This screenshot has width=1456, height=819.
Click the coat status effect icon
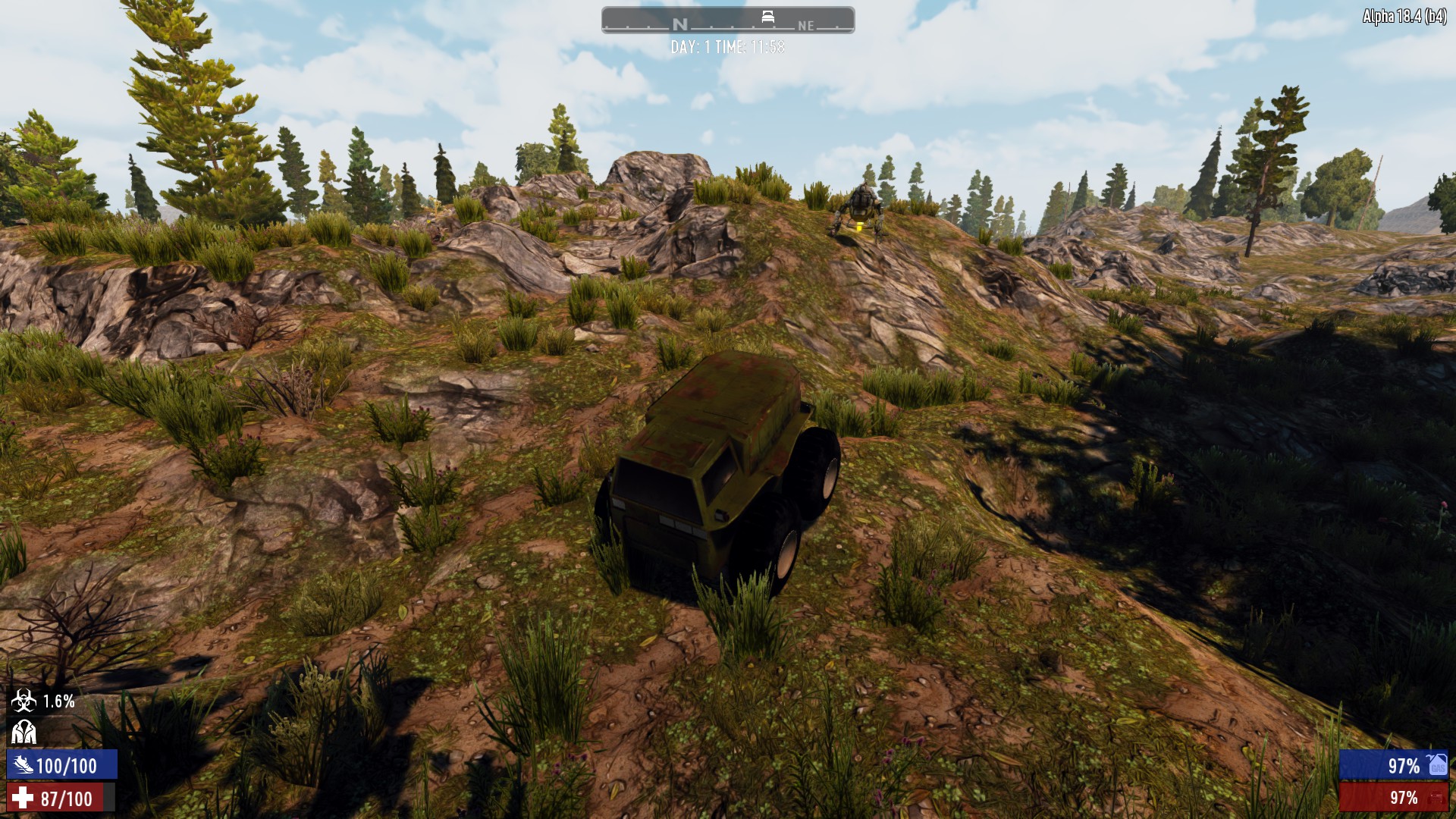(23, 733)
